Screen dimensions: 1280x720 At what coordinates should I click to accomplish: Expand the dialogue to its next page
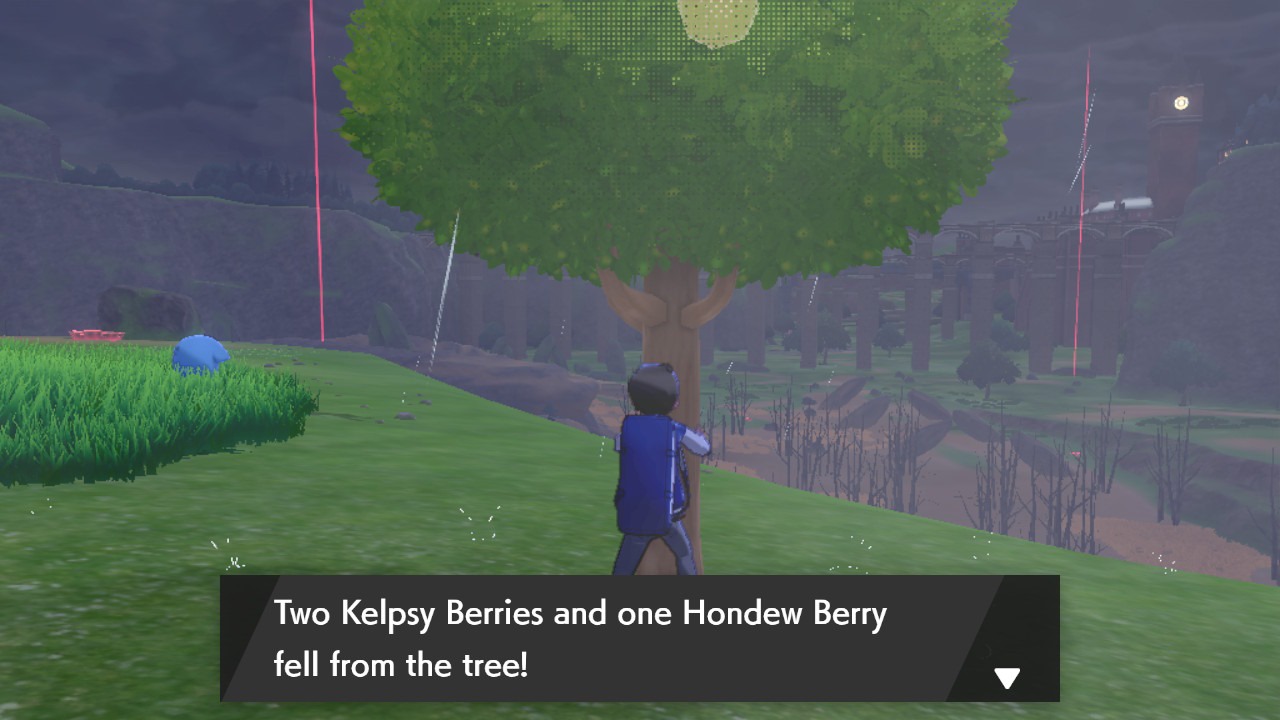pos(1005,677)
